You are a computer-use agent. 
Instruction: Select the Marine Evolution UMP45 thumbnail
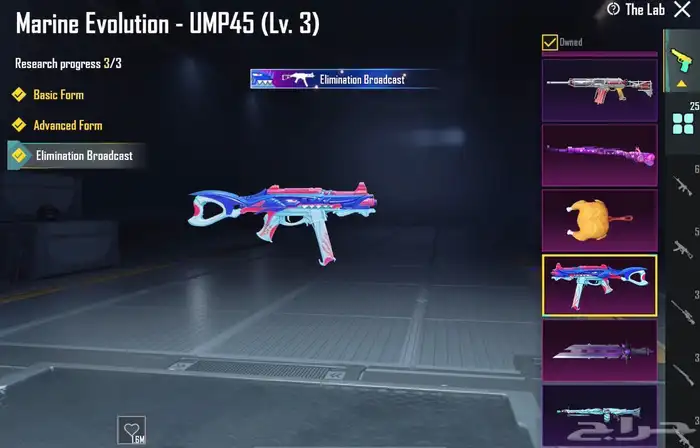[x=599, y=285]
